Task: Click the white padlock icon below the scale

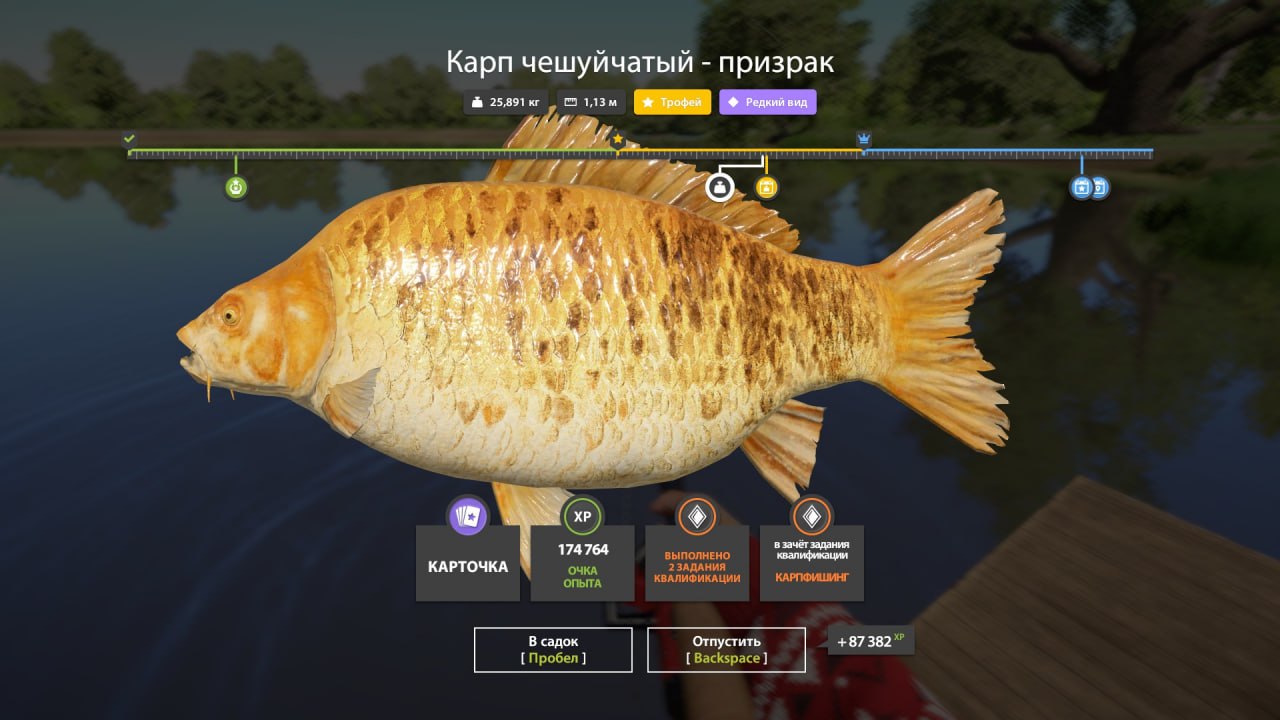Action: [720, 187]
